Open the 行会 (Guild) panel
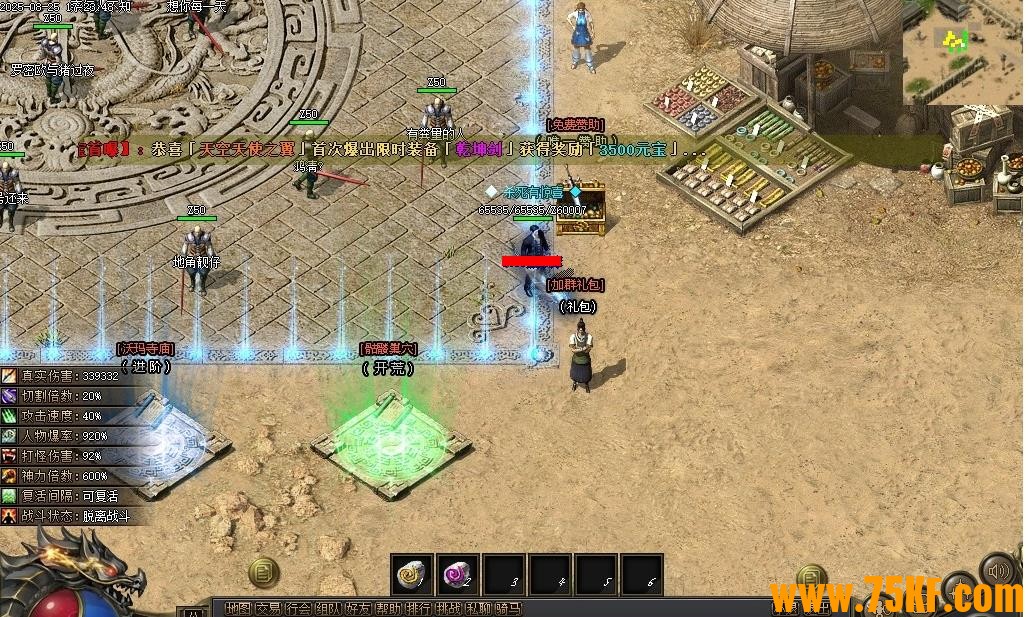Image resolution: width=1028 pixels, height=617 pixels. [x=298, y=607]
